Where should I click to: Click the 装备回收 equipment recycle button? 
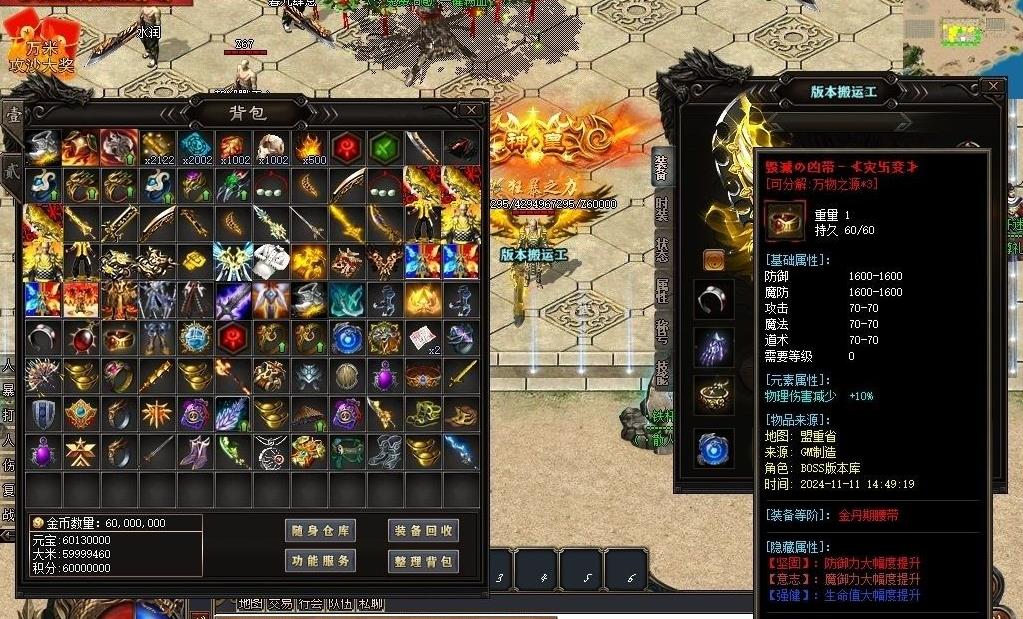coord(423,531)
